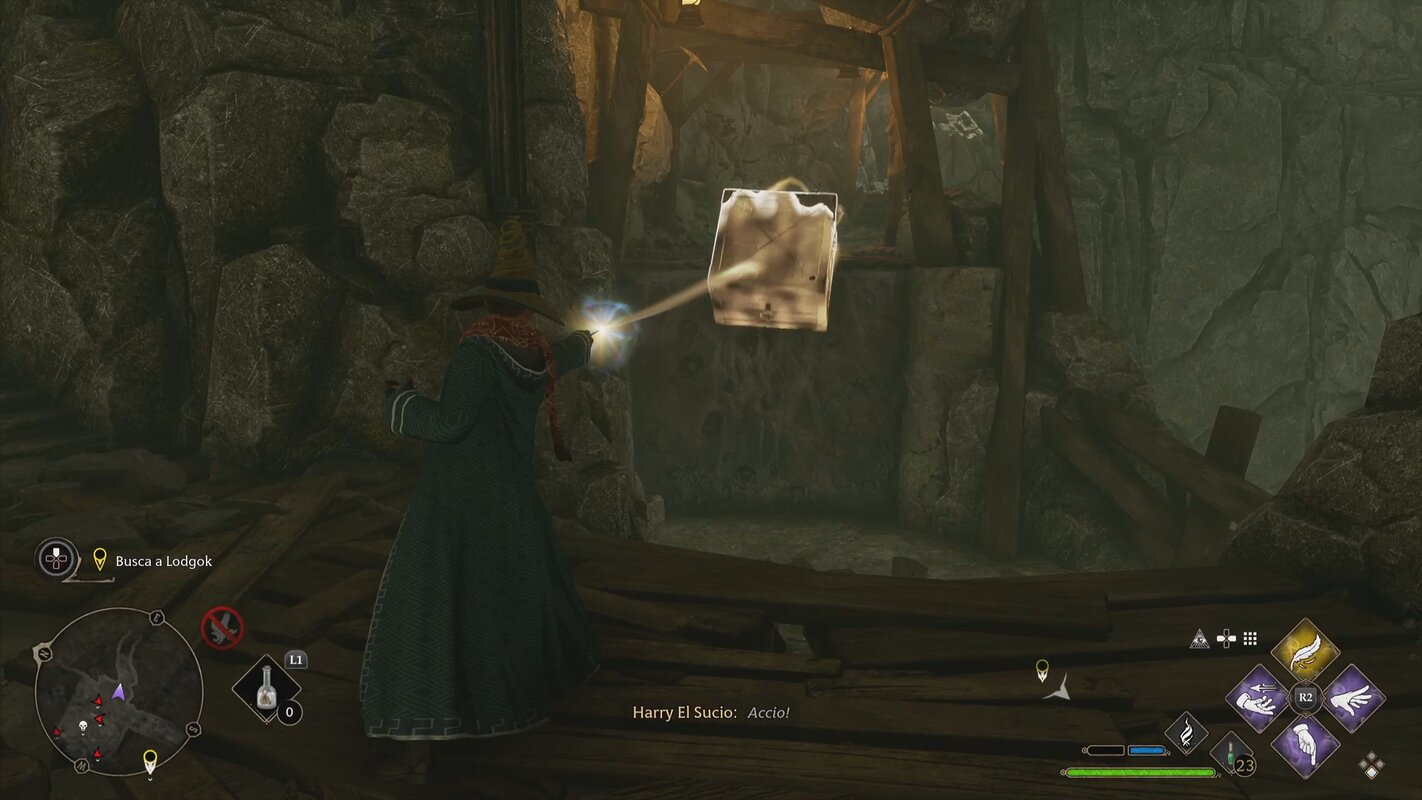
Task: Cast the open-hand push spell
Action: 1353,697
